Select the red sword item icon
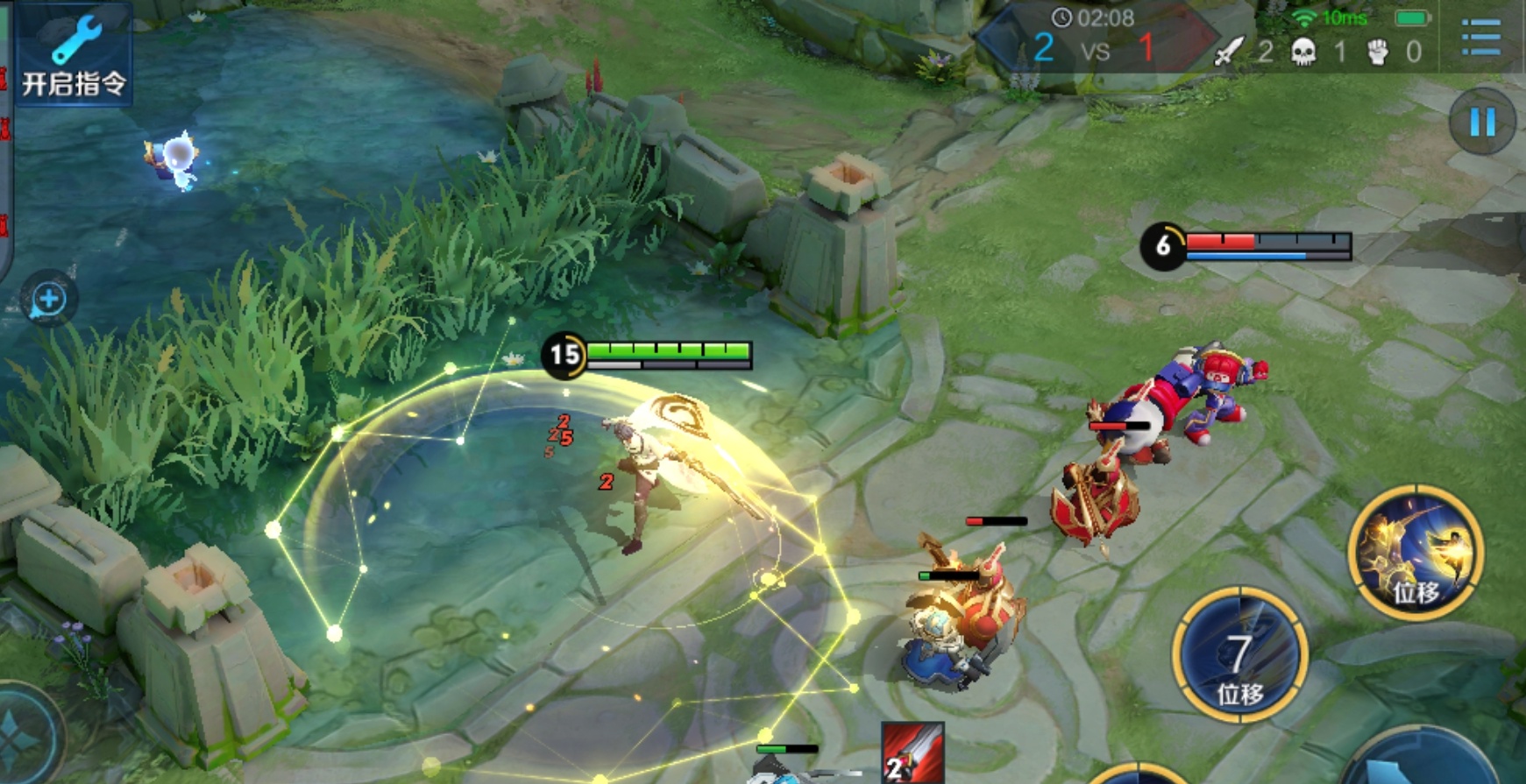This screenshot has height=784, width=1526. point(912,752)
